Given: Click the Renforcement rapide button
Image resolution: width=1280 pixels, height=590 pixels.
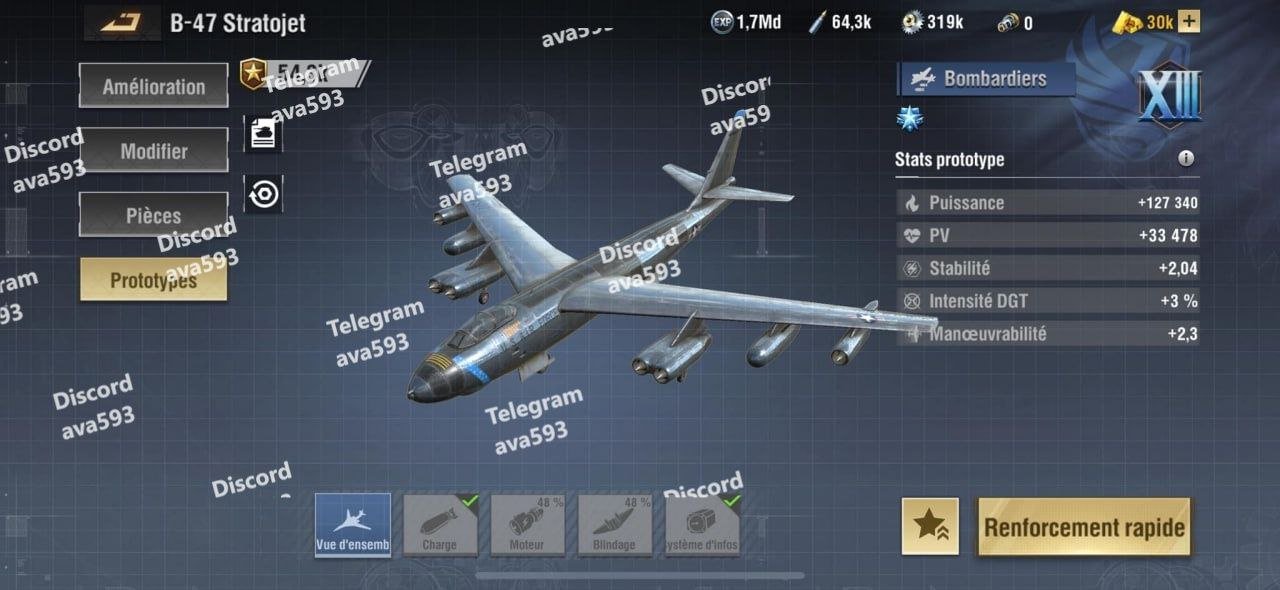Looking at the screenshot, I should click(1084, 527).
